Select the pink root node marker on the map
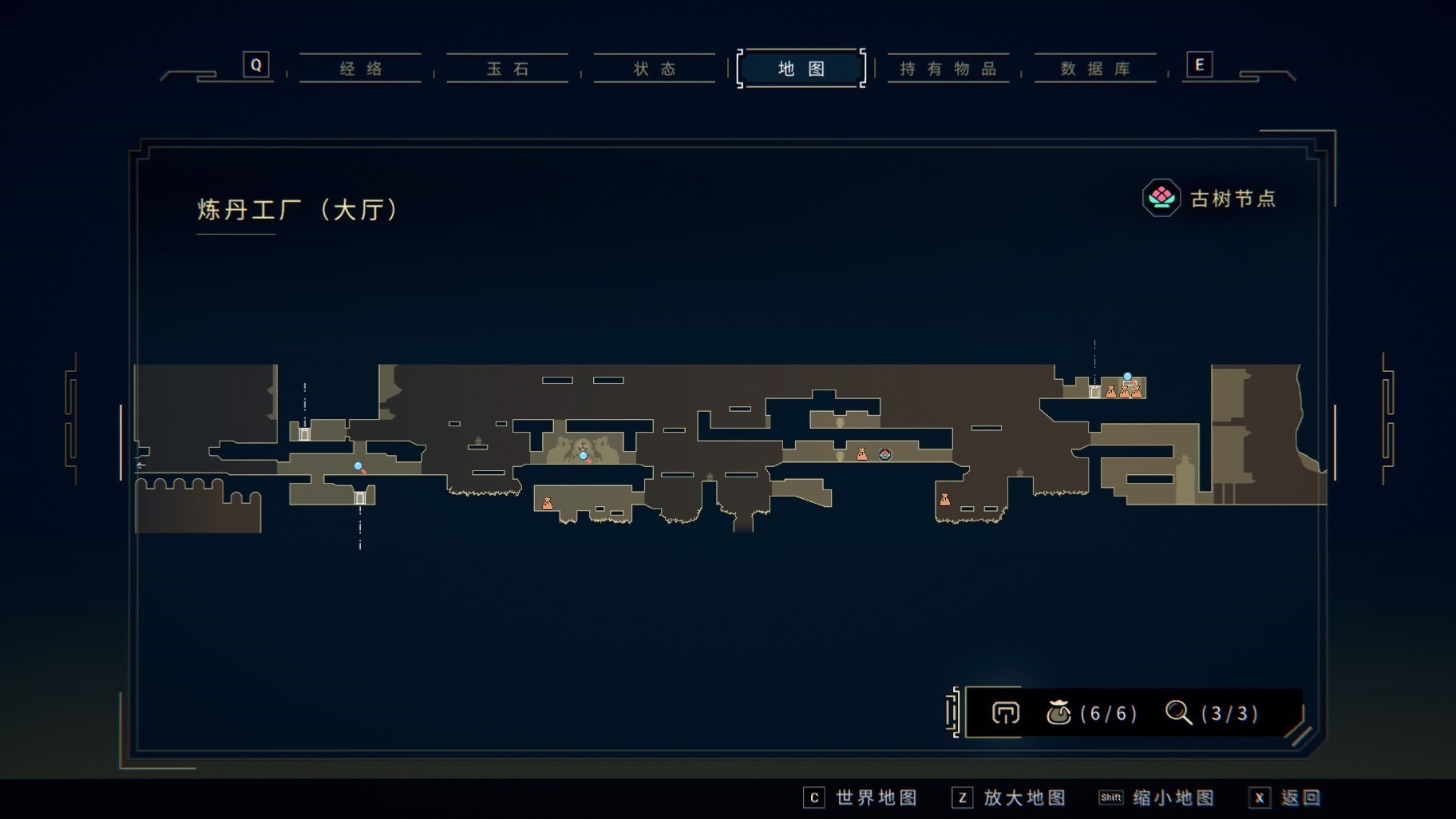Screen dimensions: 1456x819 point(884,454)
